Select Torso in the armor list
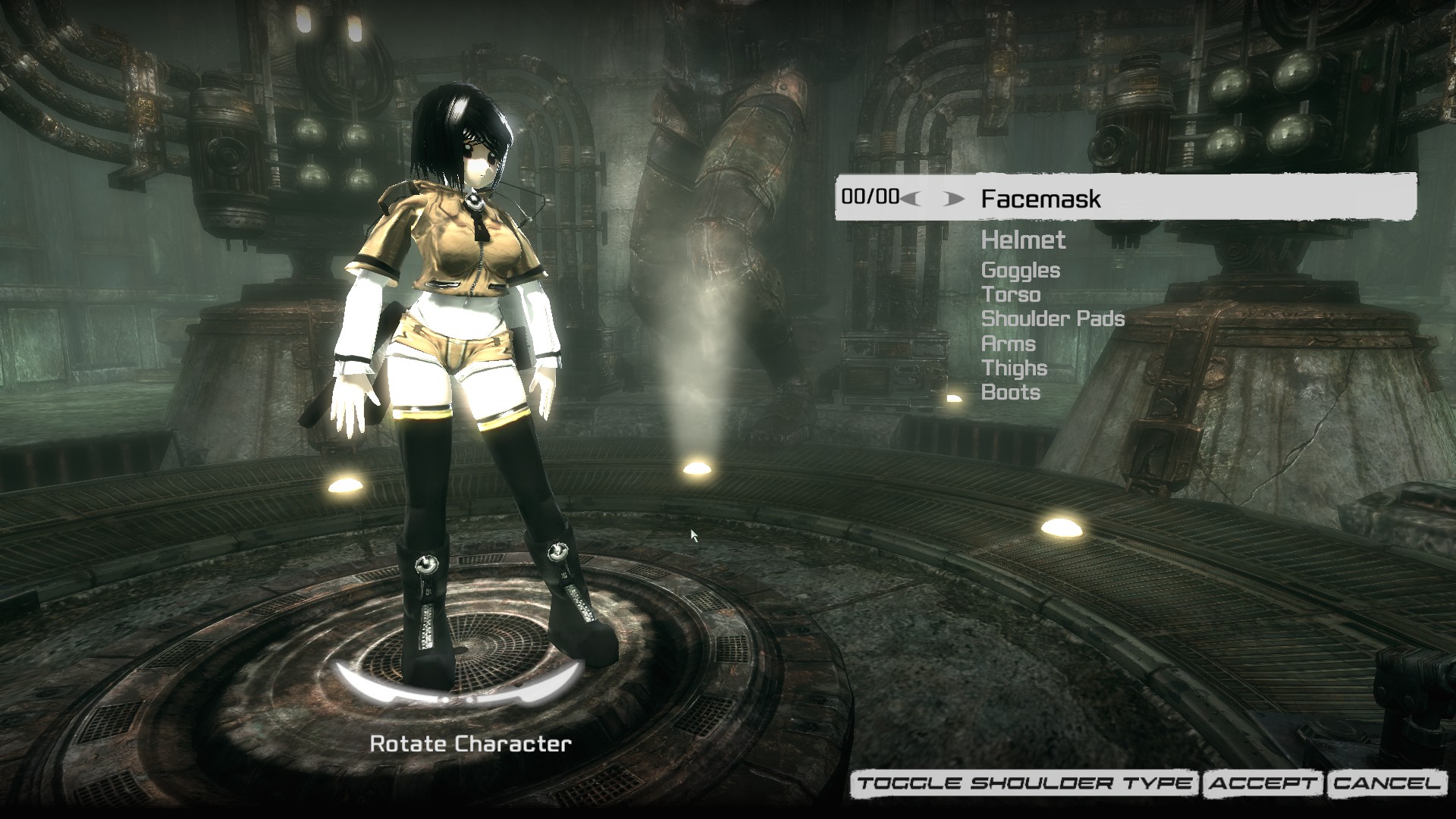 pyautogui.click(x=1010, y=294)
